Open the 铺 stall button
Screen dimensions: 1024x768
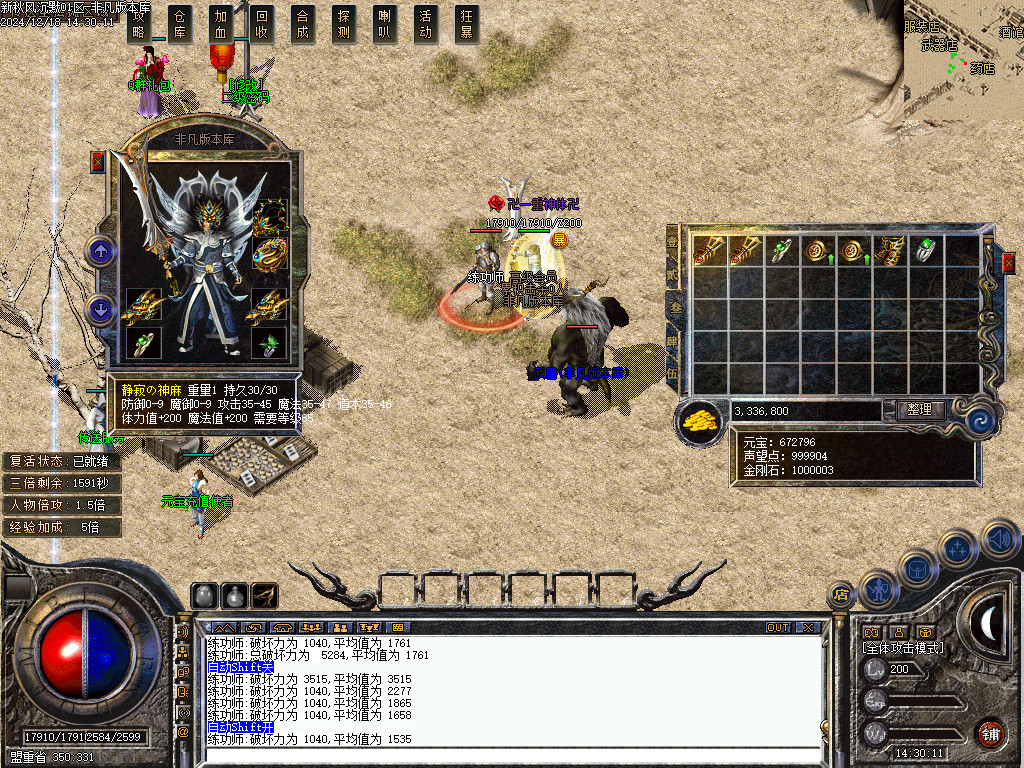tap(990, 732)
